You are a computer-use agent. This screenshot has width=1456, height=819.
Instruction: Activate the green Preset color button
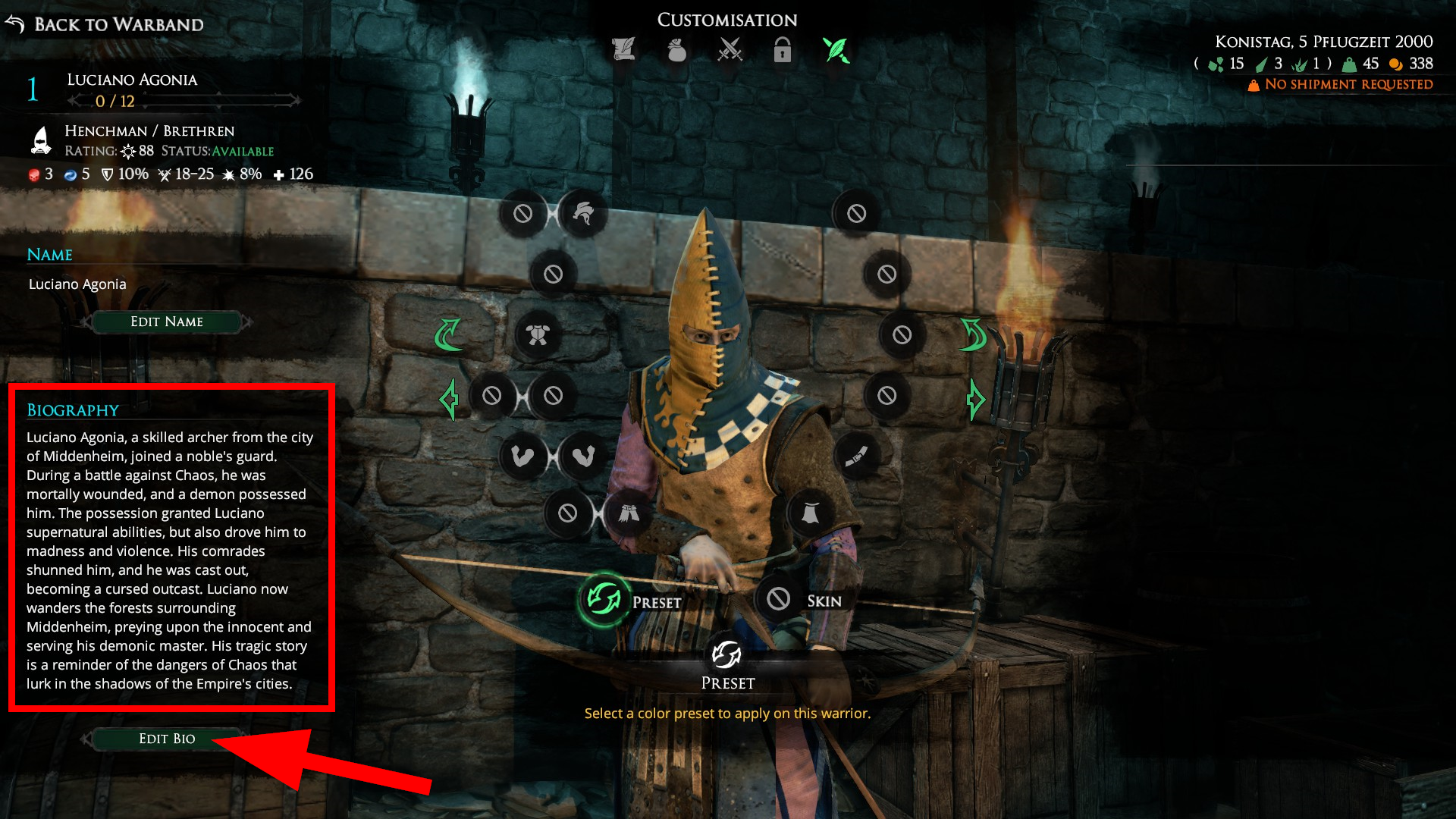point(604,601)
